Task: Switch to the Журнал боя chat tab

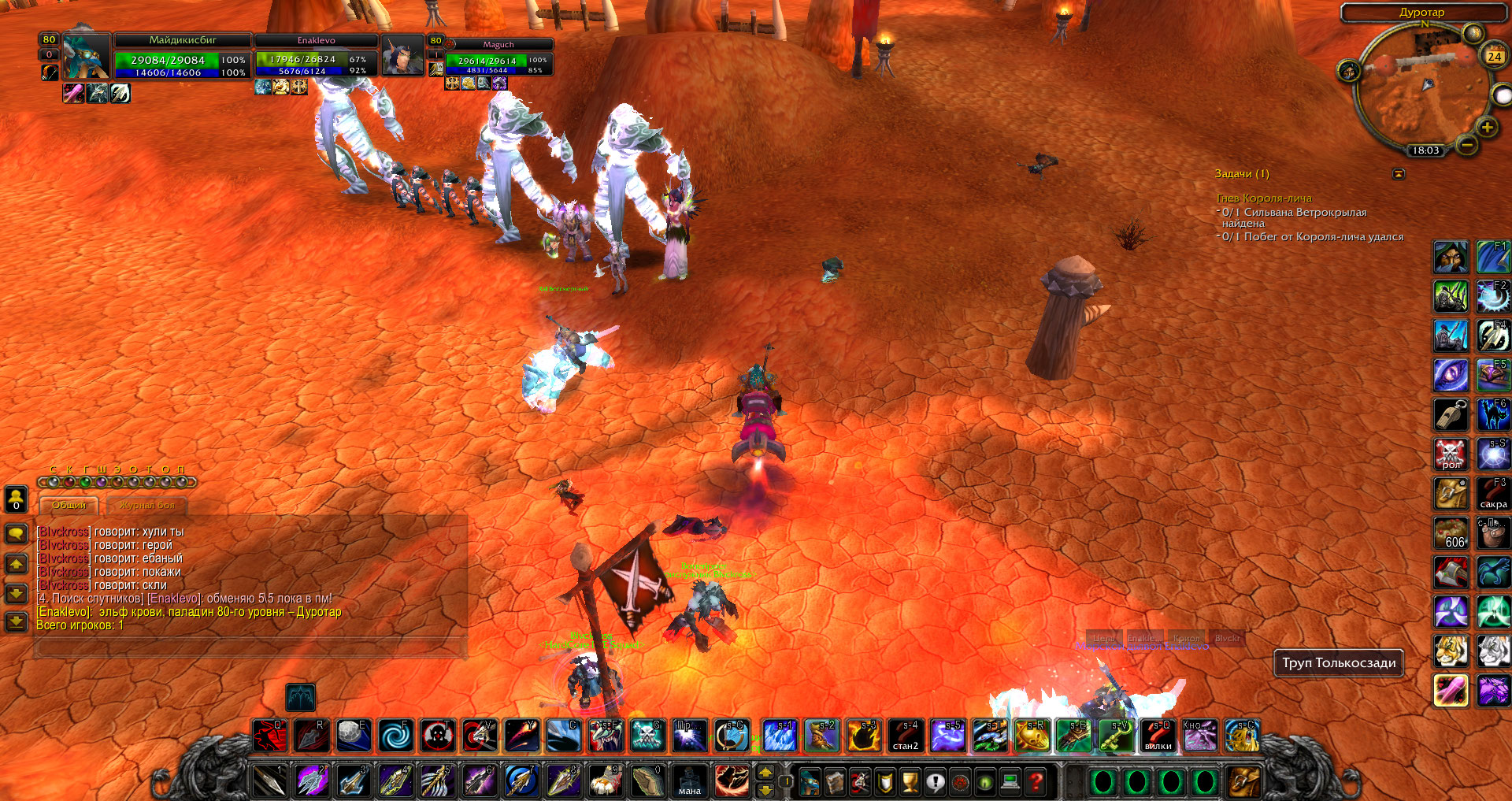Action: [147, 505]
